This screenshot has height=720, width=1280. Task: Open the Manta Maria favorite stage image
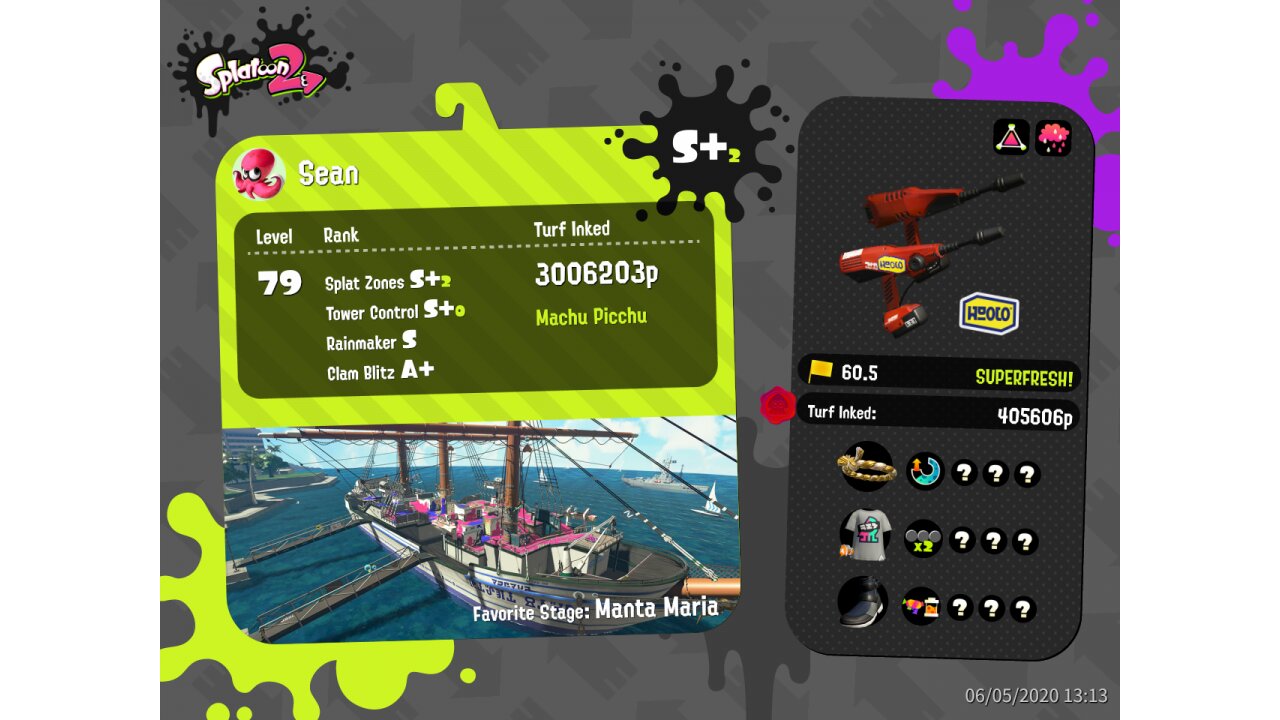[480, 525]
